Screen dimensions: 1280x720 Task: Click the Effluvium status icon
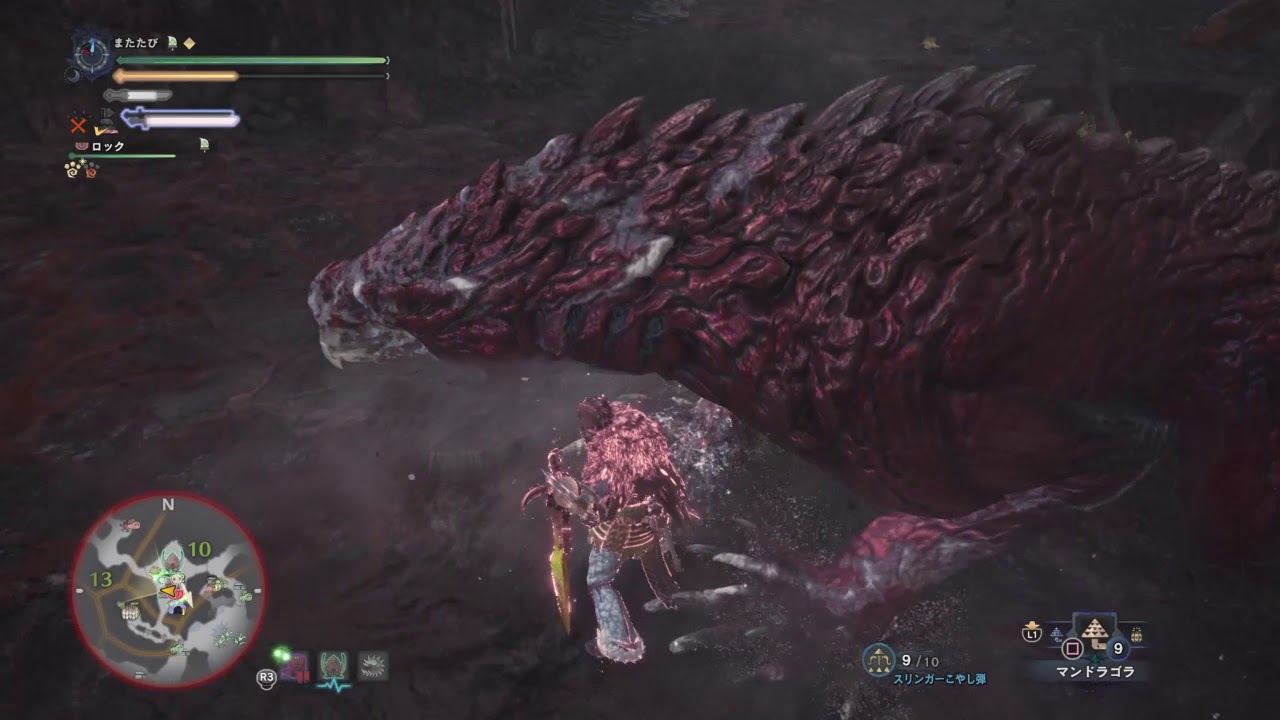tap(372, 663)
